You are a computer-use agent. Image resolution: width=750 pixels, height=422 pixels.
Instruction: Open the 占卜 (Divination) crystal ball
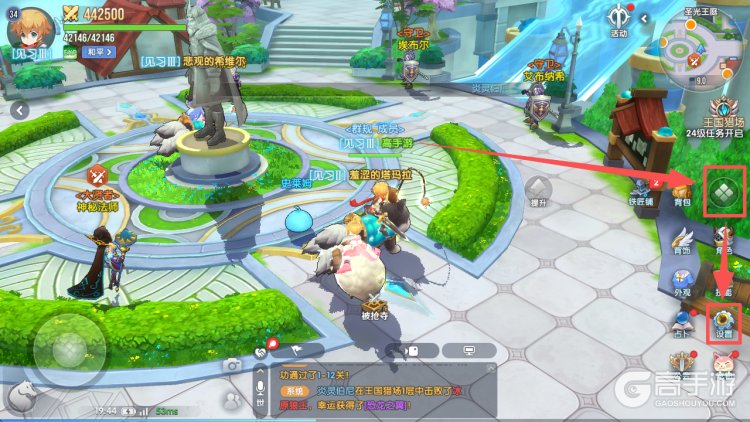[x=681, y=323]
